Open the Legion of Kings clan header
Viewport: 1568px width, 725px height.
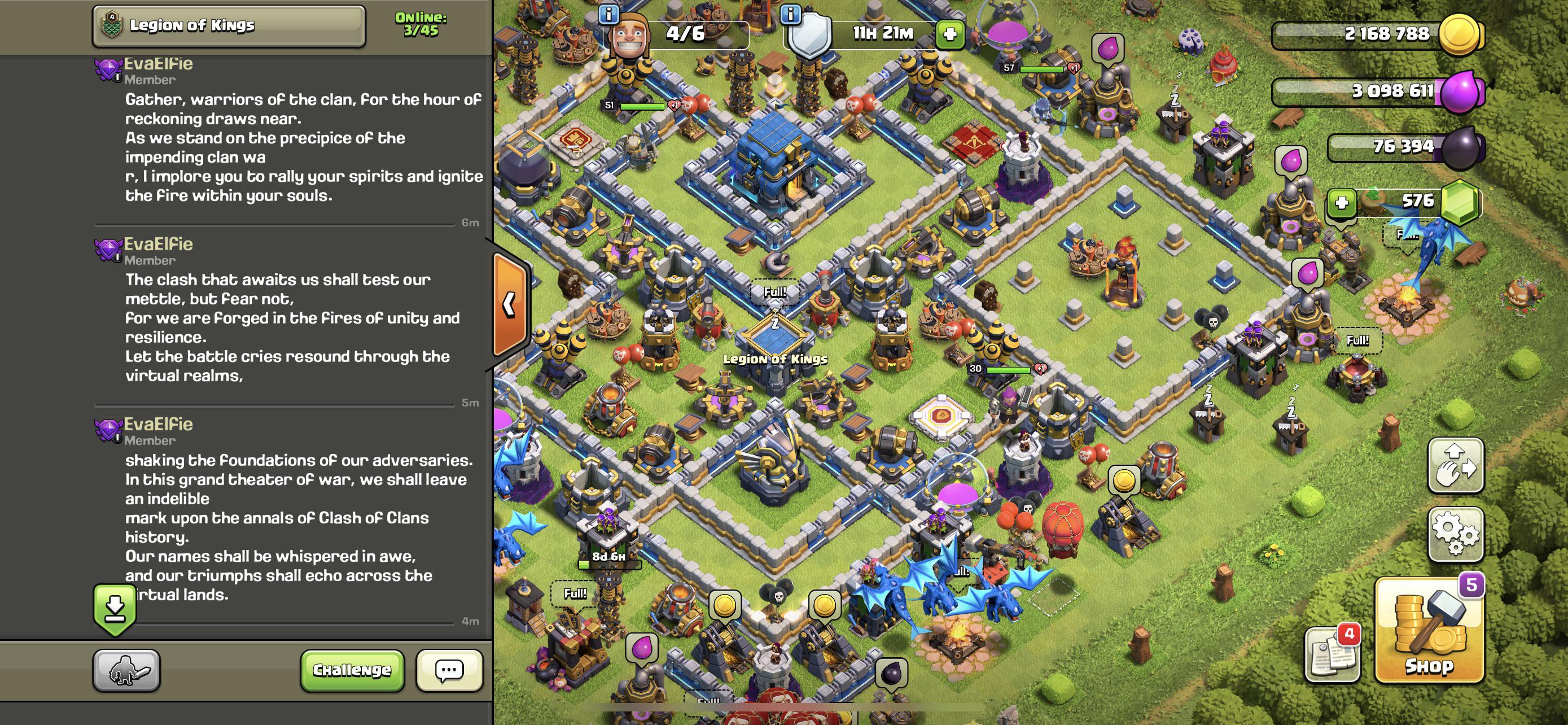pos(229,25)
